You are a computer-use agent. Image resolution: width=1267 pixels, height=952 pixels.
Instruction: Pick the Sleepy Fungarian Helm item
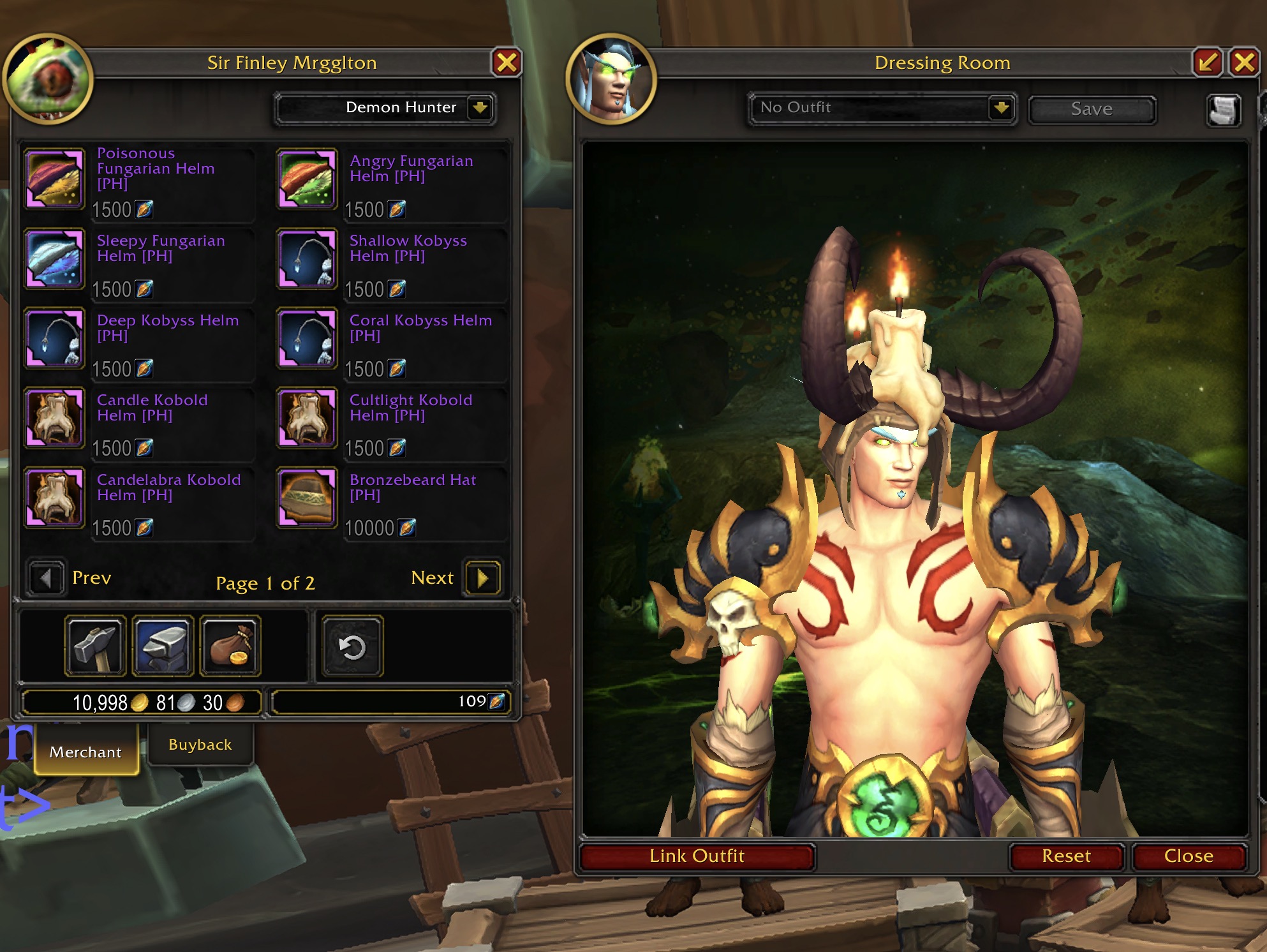pyautogui.click(x=55, y=259)
